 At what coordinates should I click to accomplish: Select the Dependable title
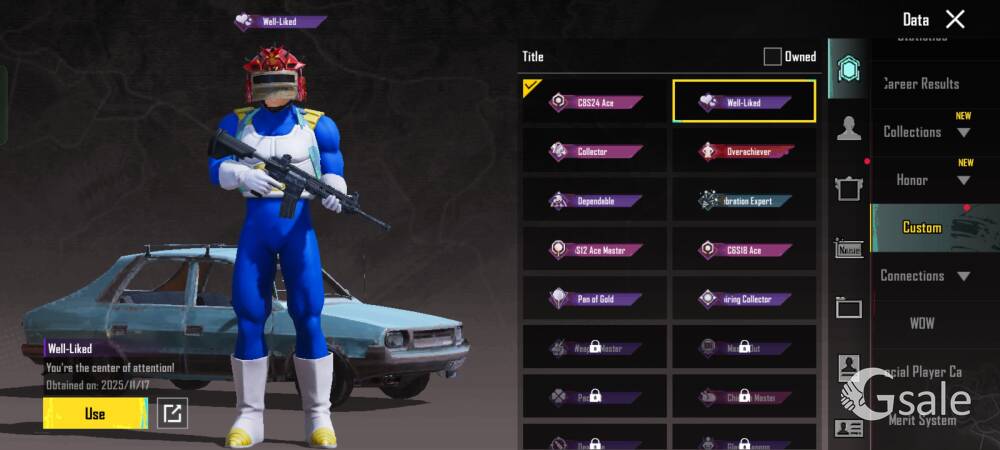595,201
